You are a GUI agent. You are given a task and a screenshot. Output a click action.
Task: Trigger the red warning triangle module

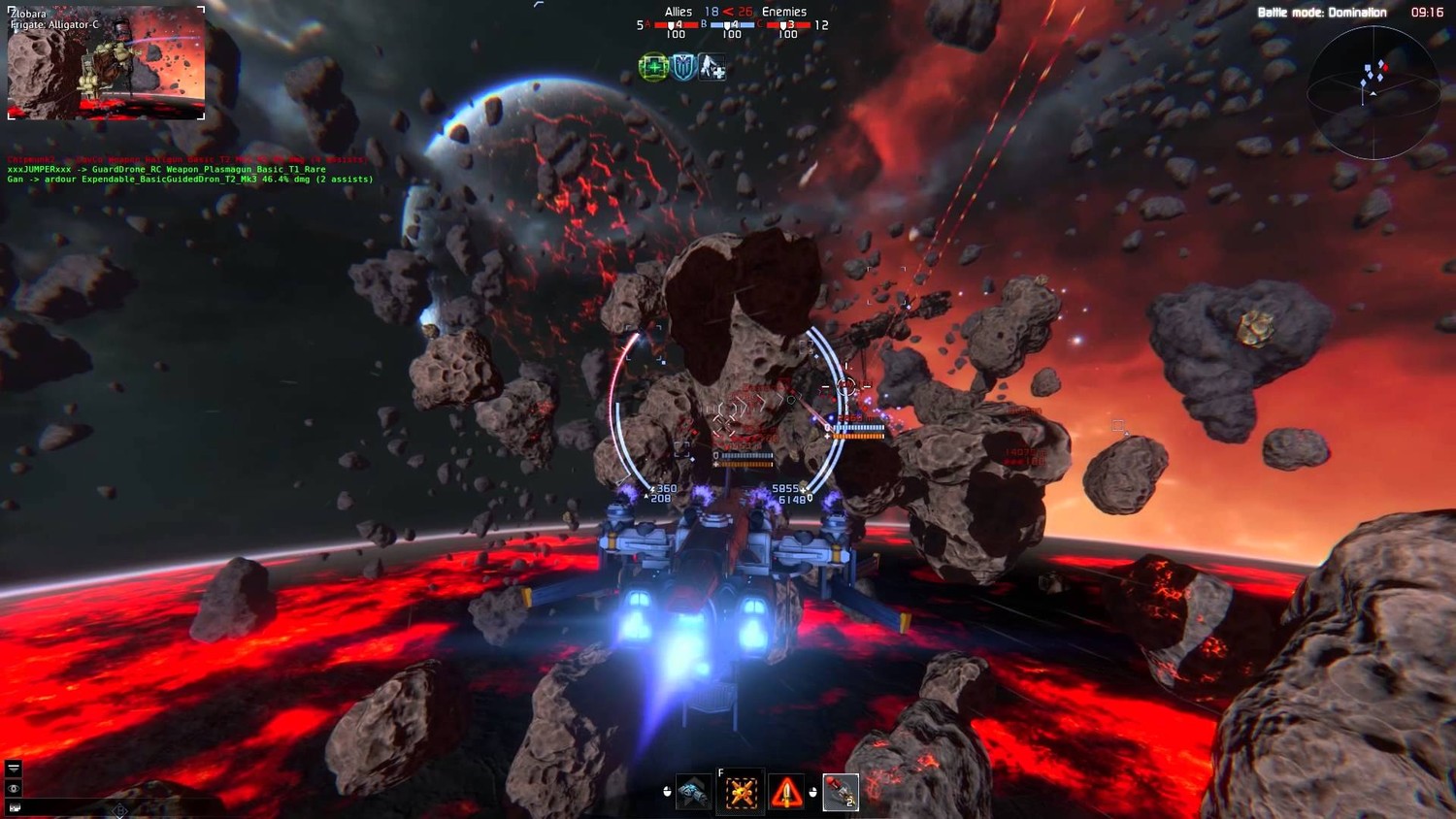click(x=786, y=793)
